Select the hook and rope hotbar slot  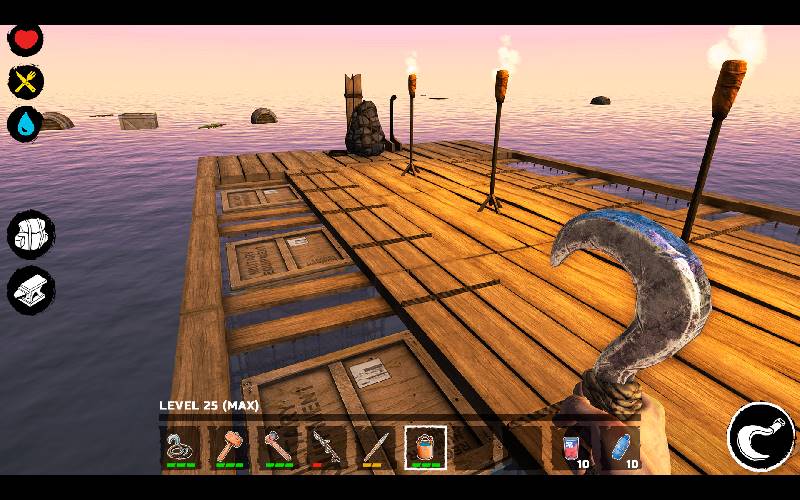pos(181,446)
